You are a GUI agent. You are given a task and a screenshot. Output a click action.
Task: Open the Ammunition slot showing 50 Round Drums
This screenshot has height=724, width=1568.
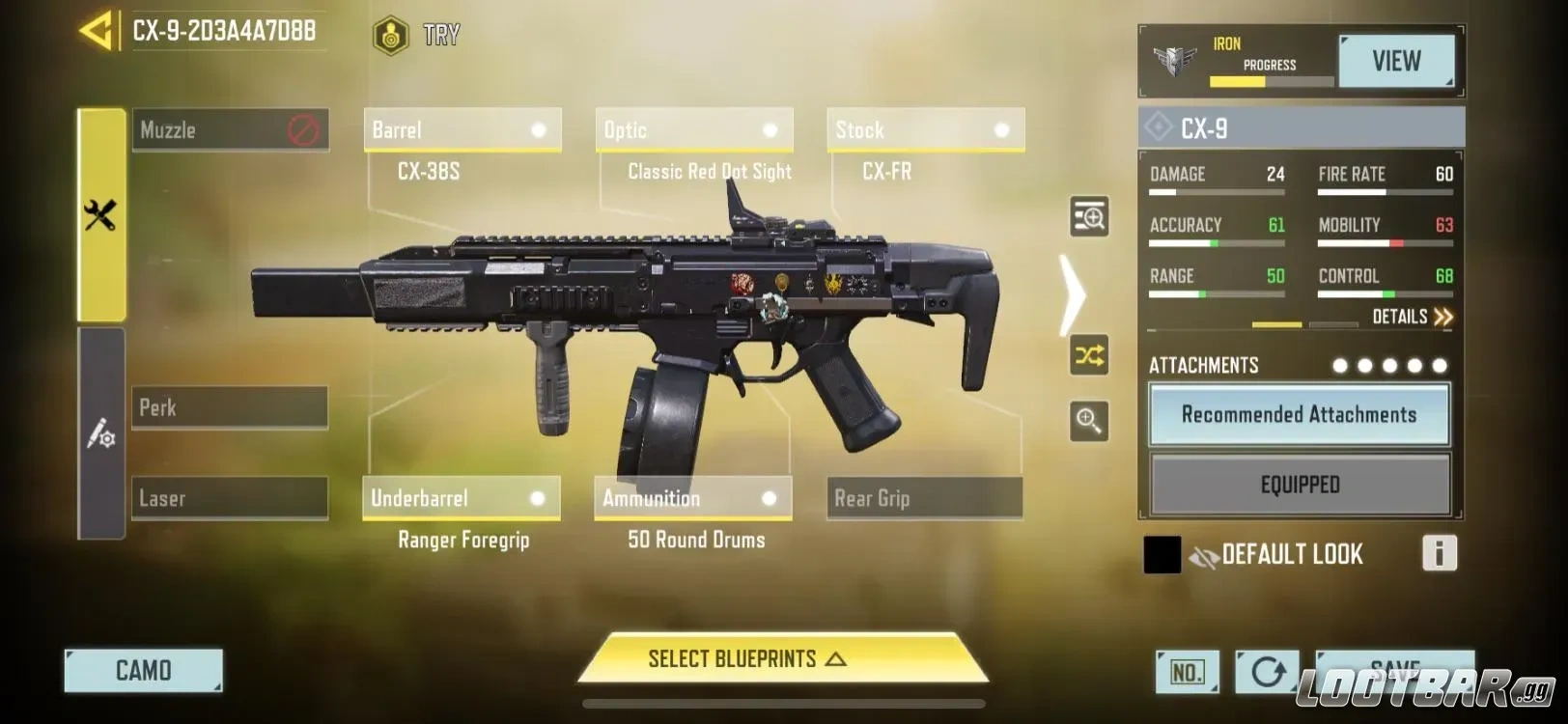click(x=693, y=498)
